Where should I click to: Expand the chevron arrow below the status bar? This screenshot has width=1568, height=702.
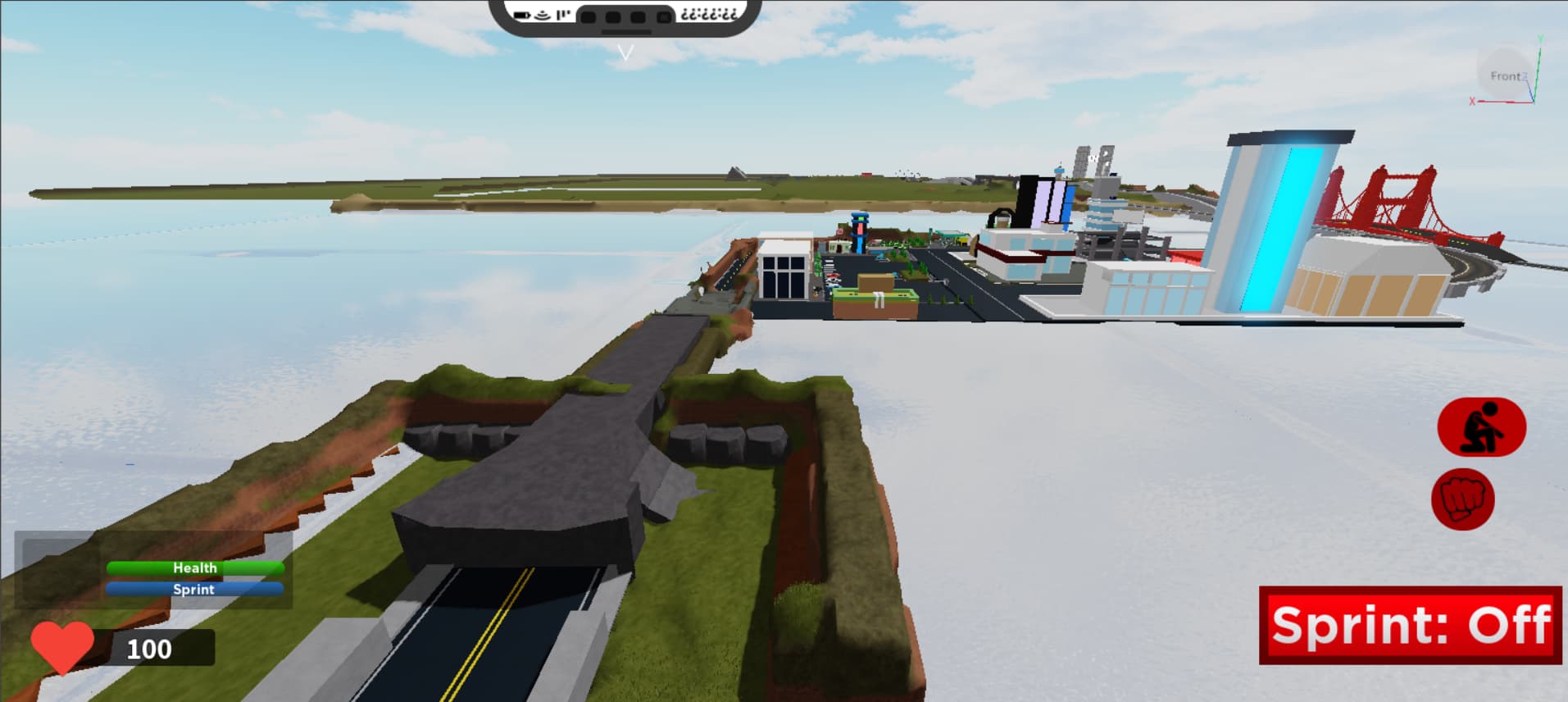[628, 52]
